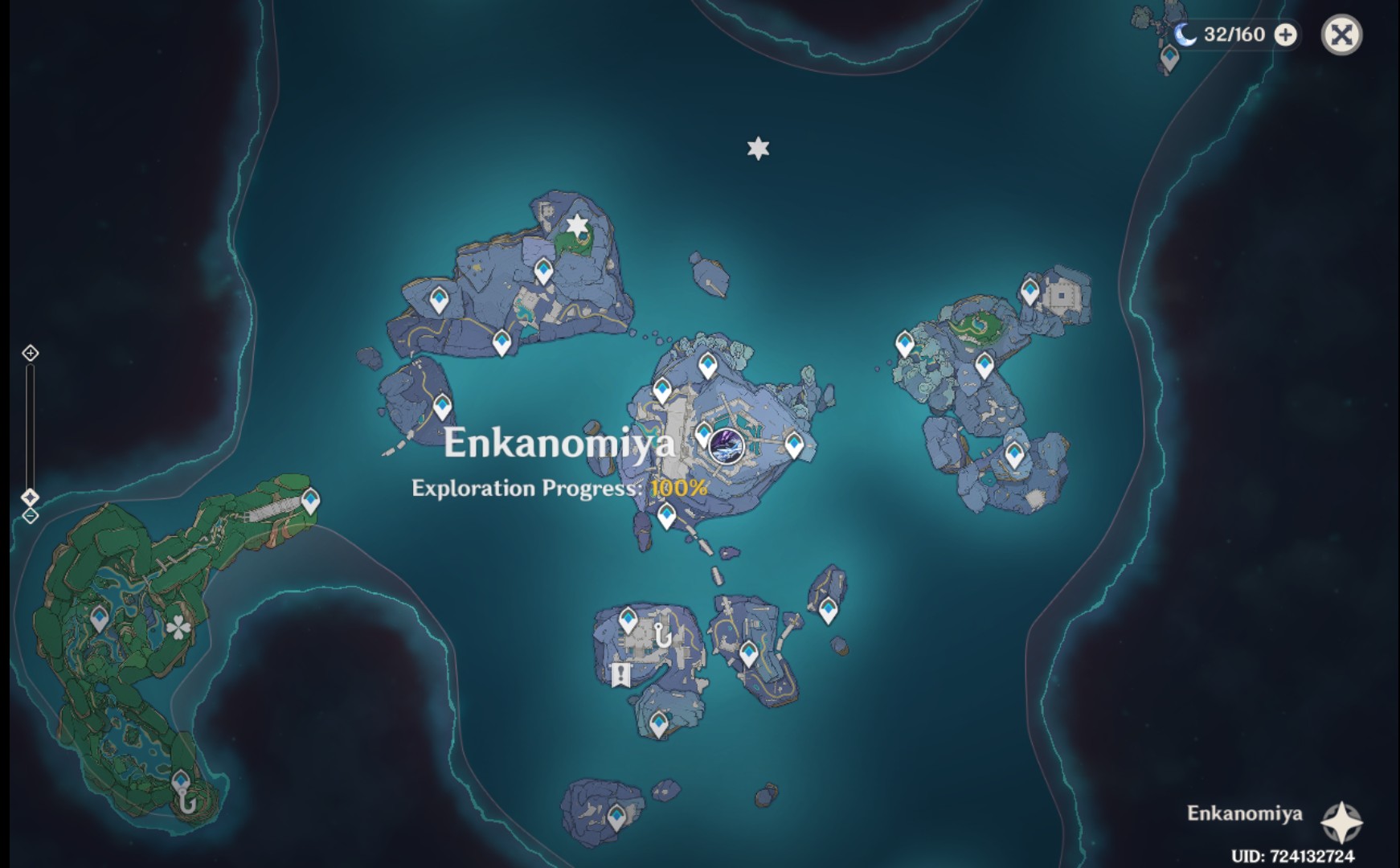This screenshot has width=1400, height=868.
Task: Click the star marker on the northwestern island
Action: tap(575, 226)
